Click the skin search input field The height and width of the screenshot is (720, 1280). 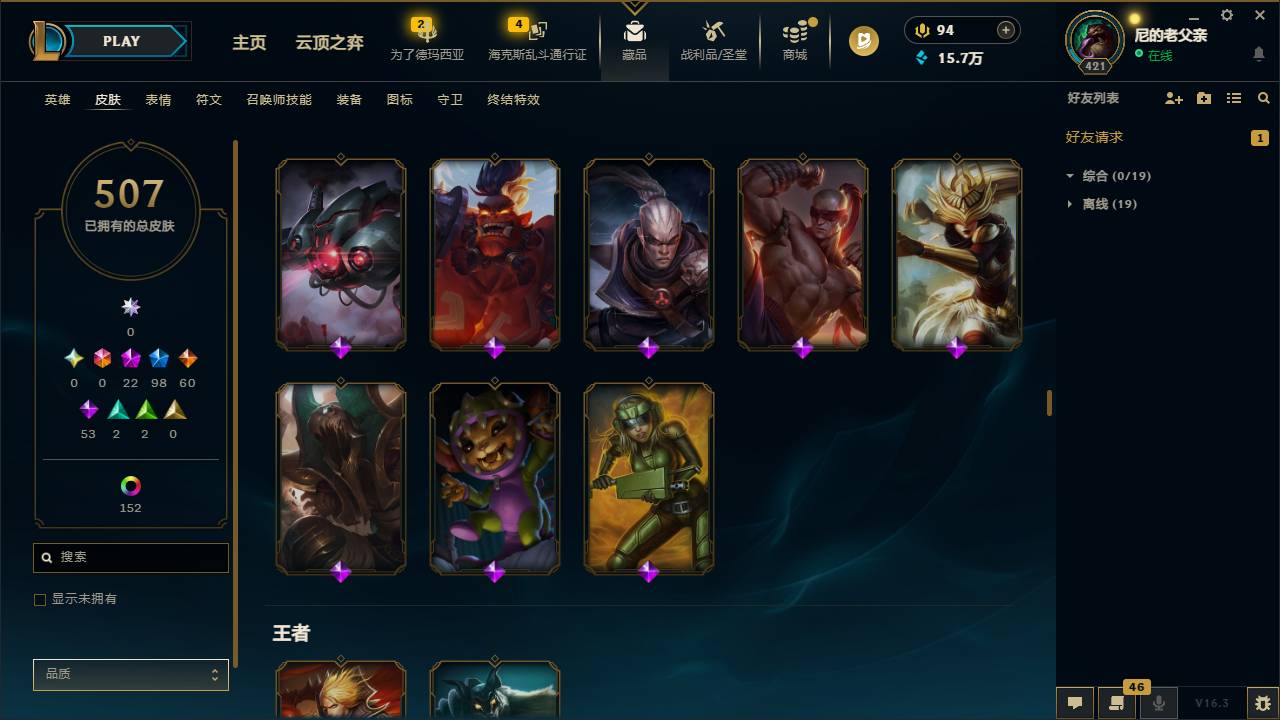130,557
